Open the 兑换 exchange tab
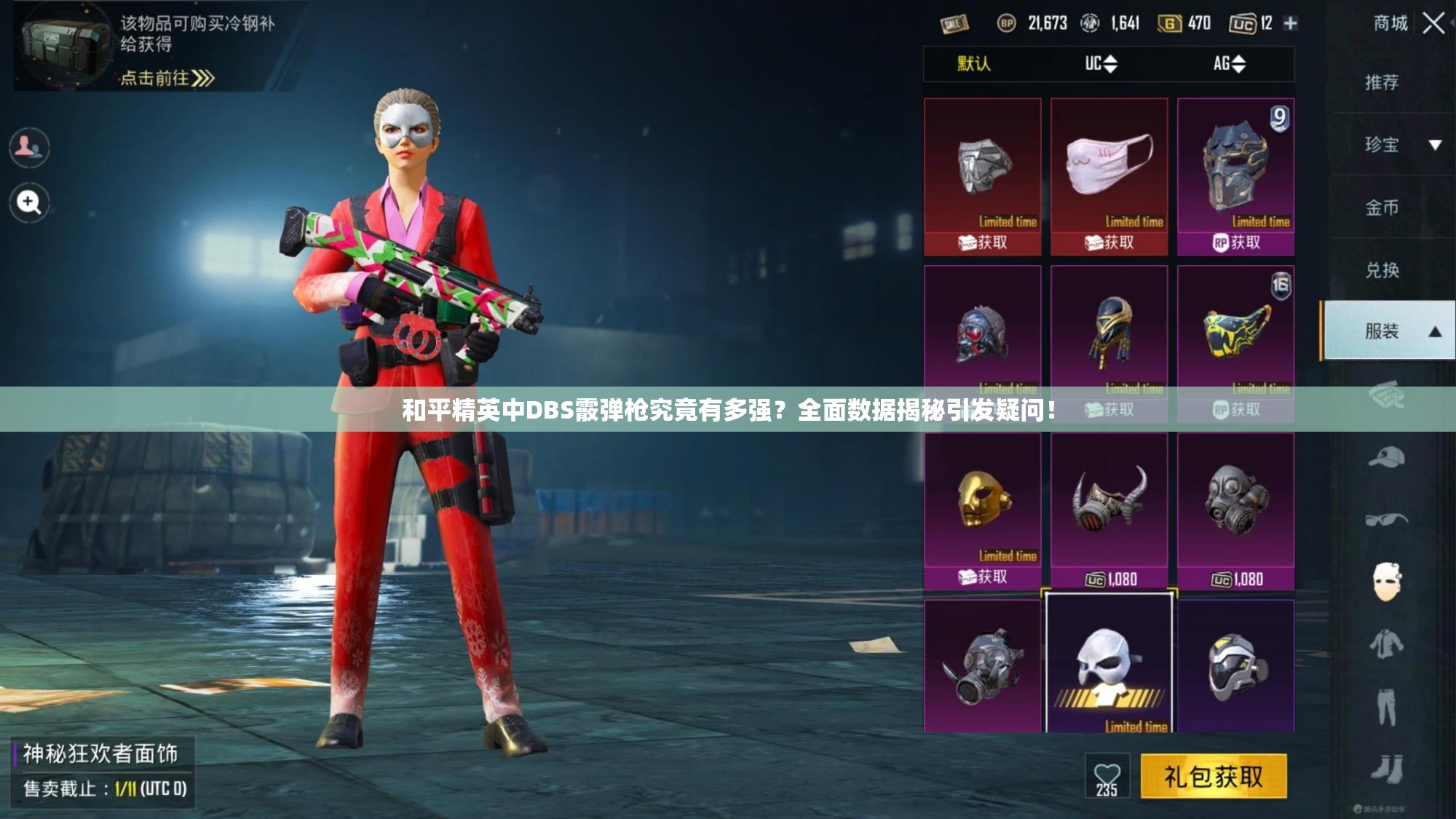The image size is (1456, 819). click(x=1381, y=270)
